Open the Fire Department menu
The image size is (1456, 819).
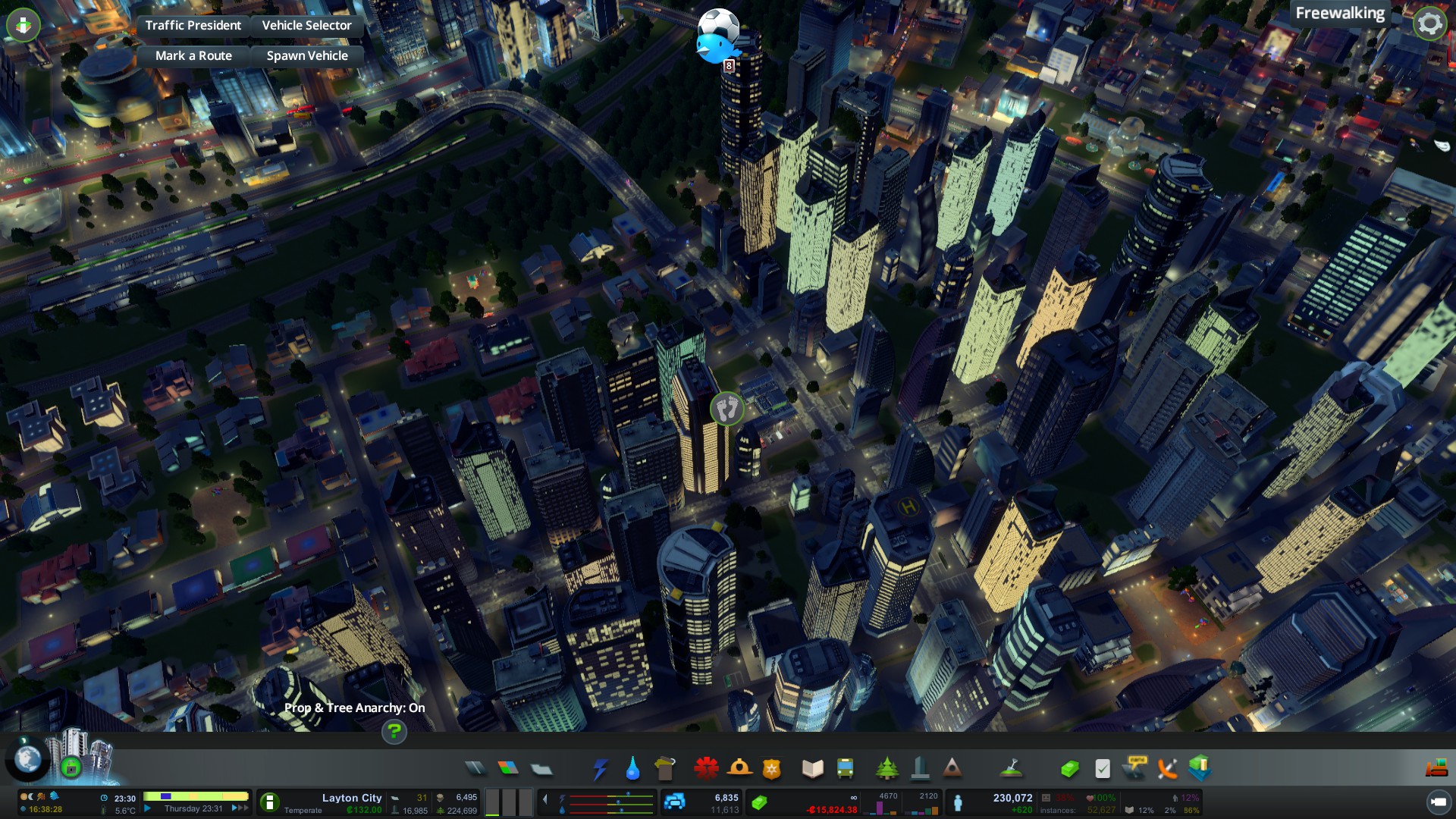click(739, 769)
